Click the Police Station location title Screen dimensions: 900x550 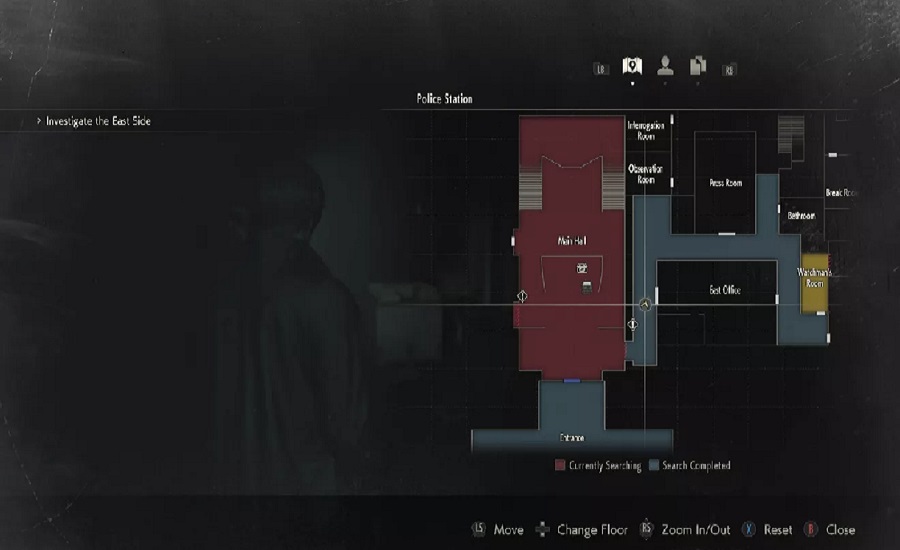click(x=445, y=99)
